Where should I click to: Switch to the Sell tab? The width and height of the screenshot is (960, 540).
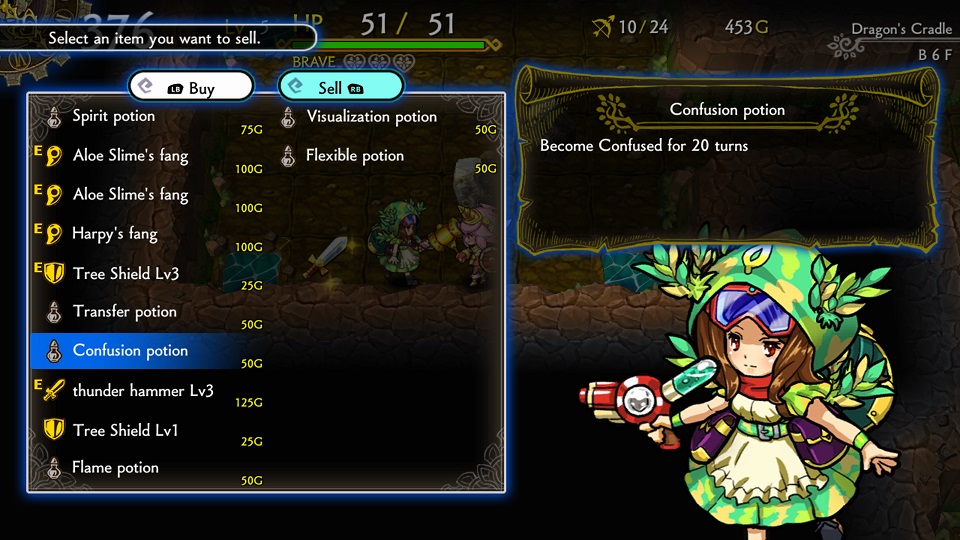click(340, 88)
